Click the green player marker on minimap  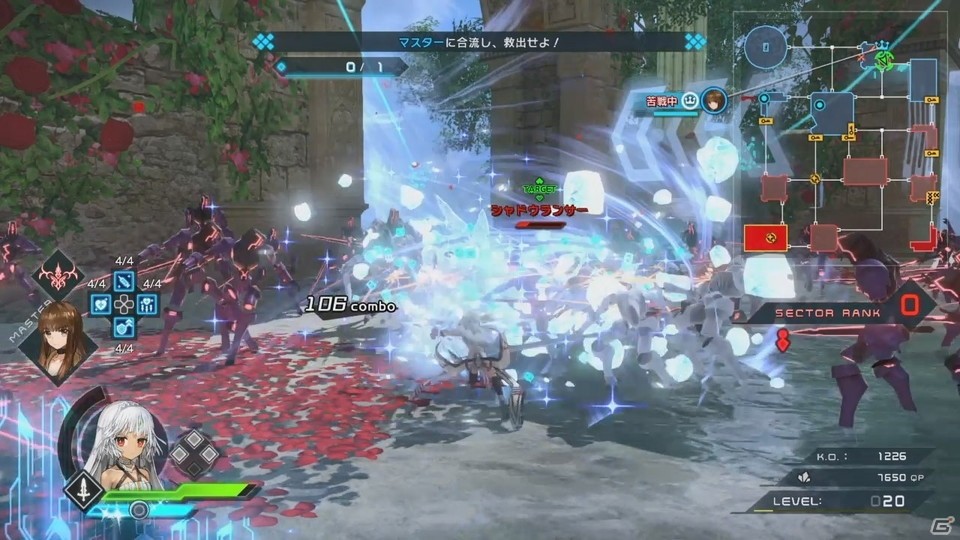[883, 59]
